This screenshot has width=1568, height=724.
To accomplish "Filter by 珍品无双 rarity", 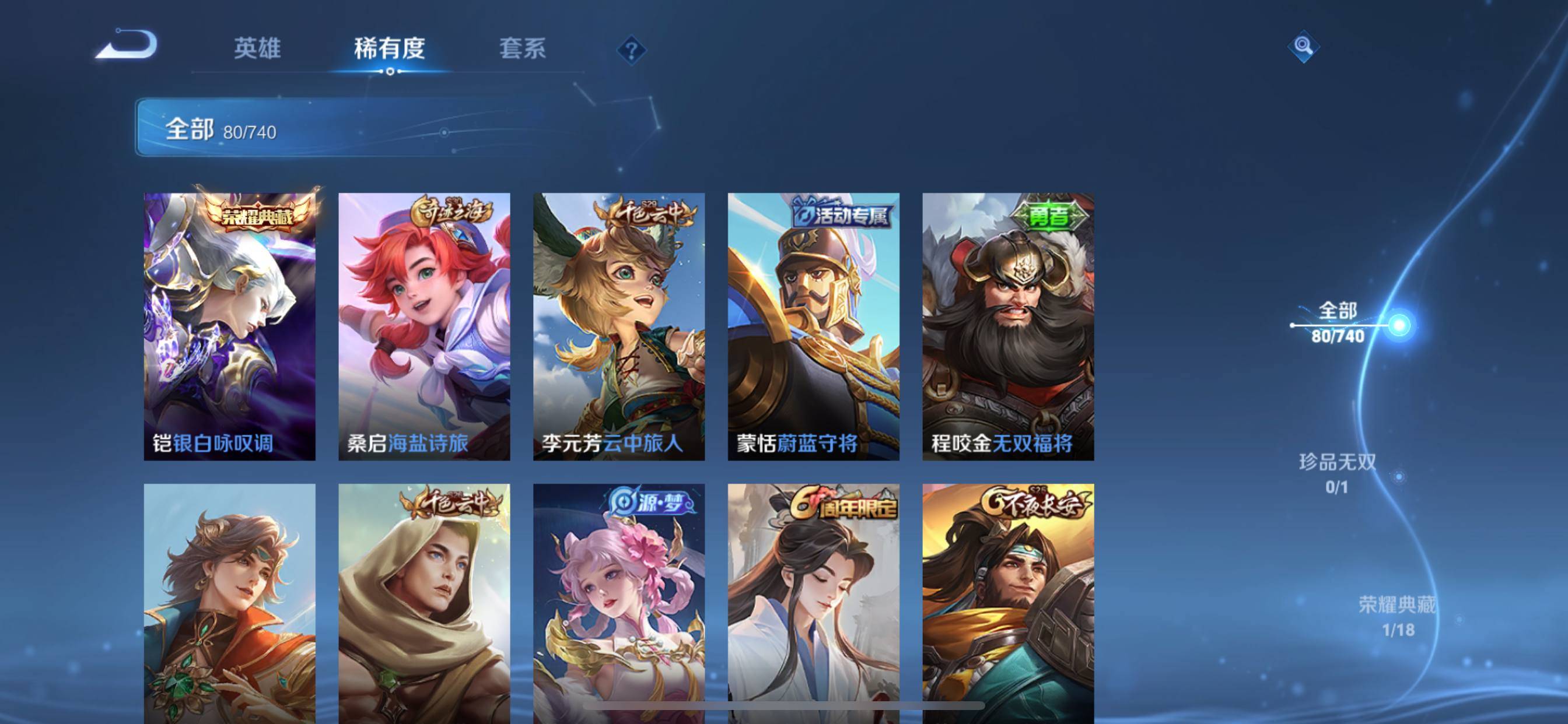I will coord(1338,473).
